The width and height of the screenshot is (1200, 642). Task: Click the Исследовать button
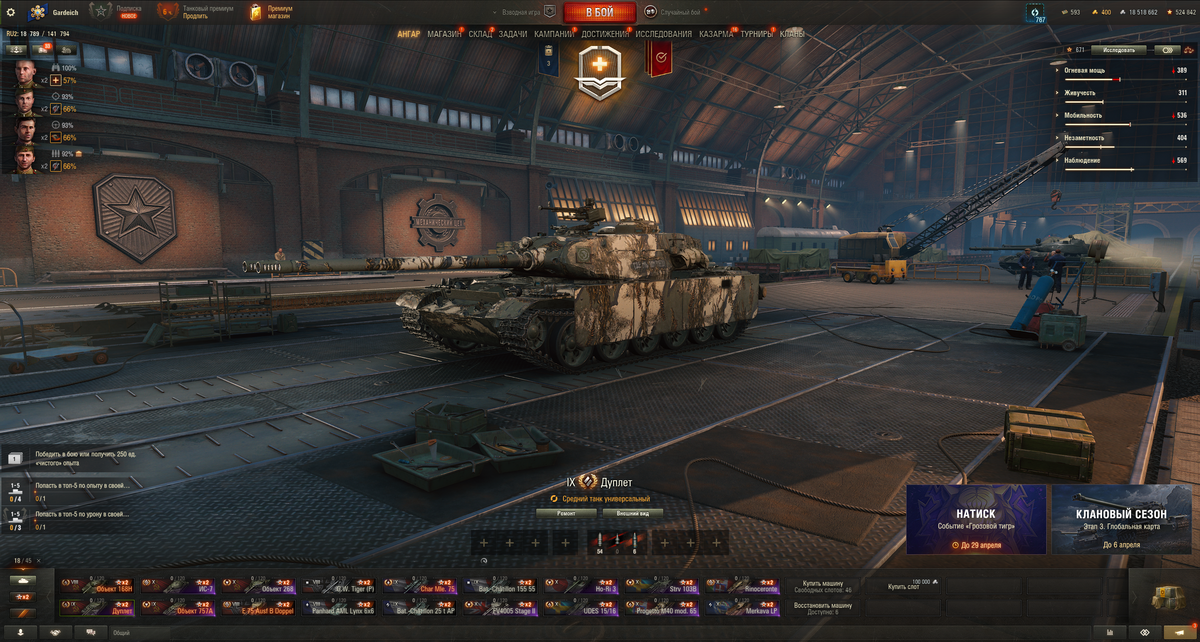1118,49
